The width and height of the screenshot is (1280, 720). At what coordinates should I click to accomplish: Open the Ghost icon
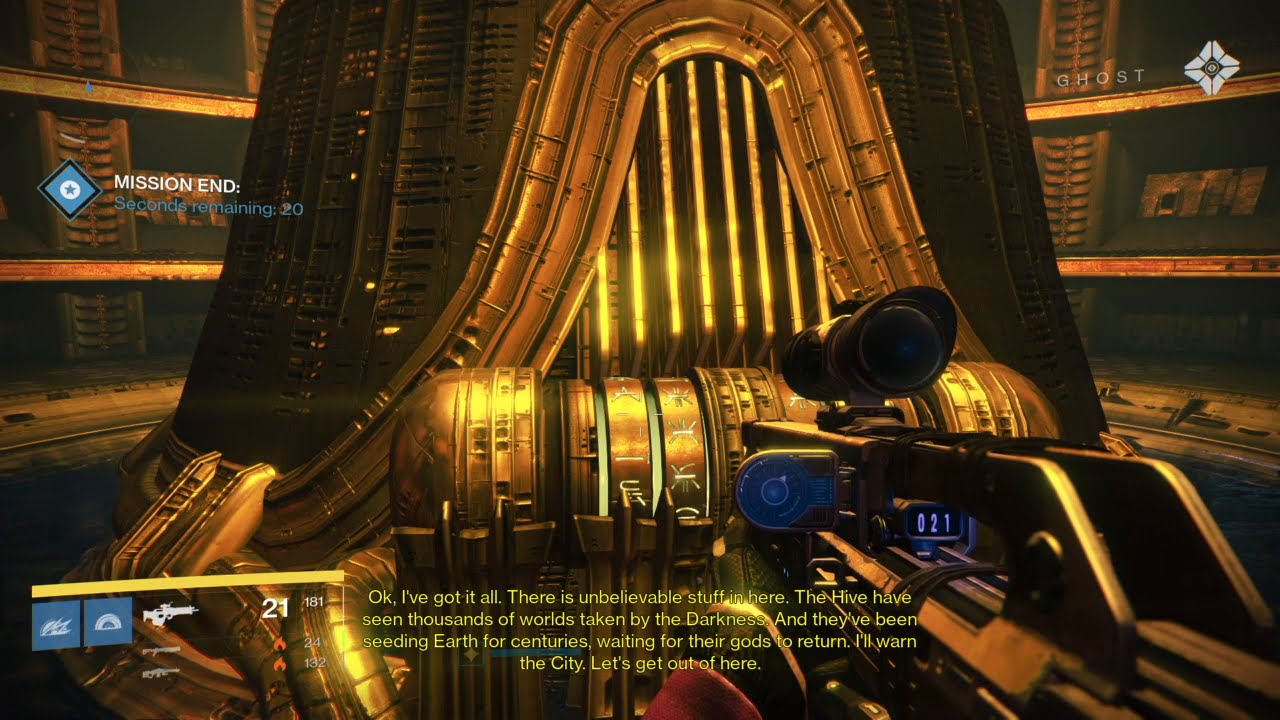(1211, 70)
